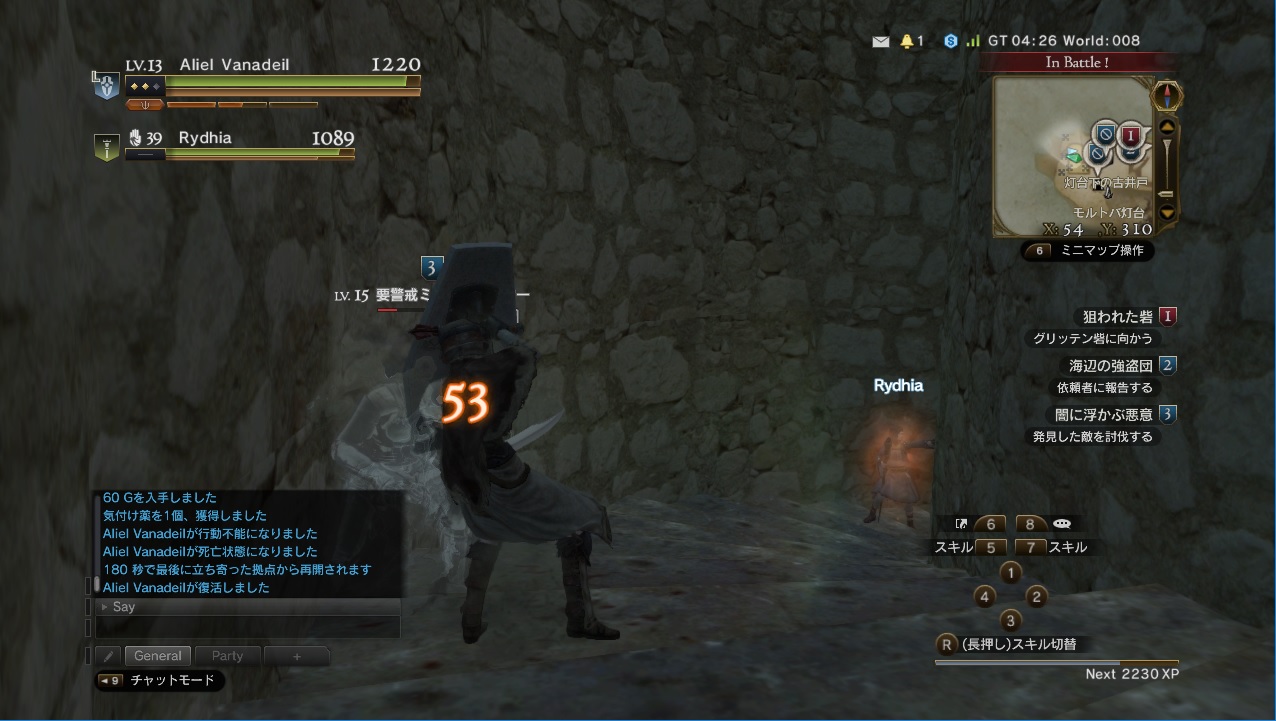Switch to the General chat tab
The width and height of the screenshot is (1276, 721).
click(157, 656)
